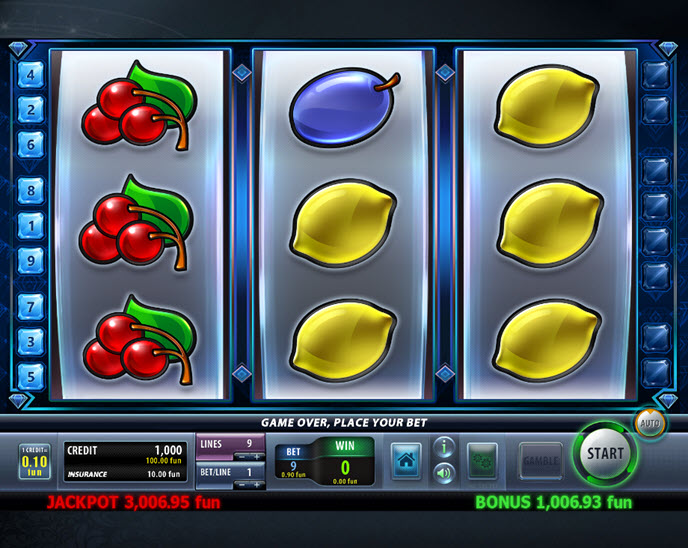Select payline number 2
Image resolution: width=688 pixels, height=548 pixels.
[x=30, y=109]
